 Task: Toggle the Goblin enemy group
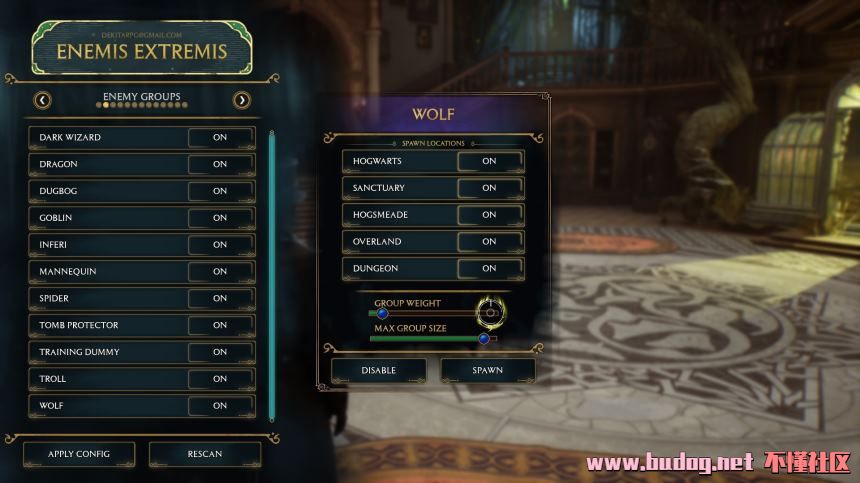click(220, 218)
